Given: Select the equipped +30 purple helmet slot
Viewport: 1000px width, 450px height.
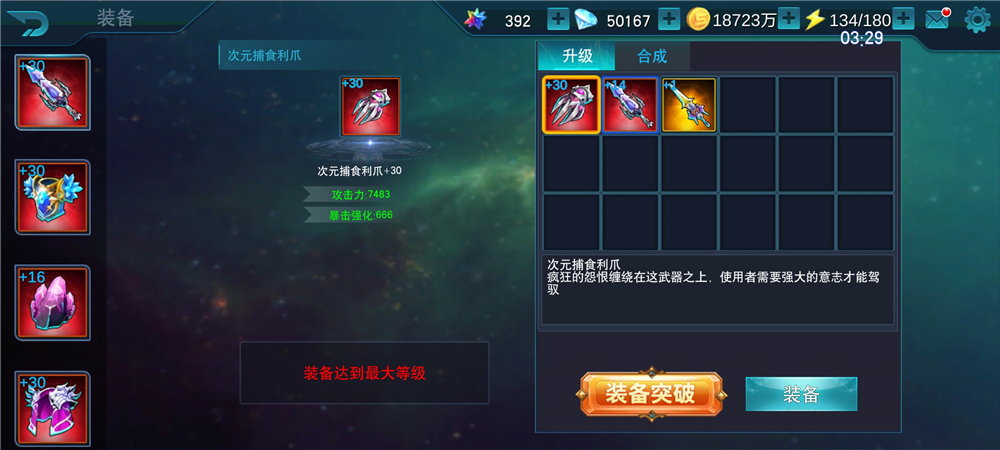Looking at the screenshot, I should pyautogui.click(x=52, y=407).
